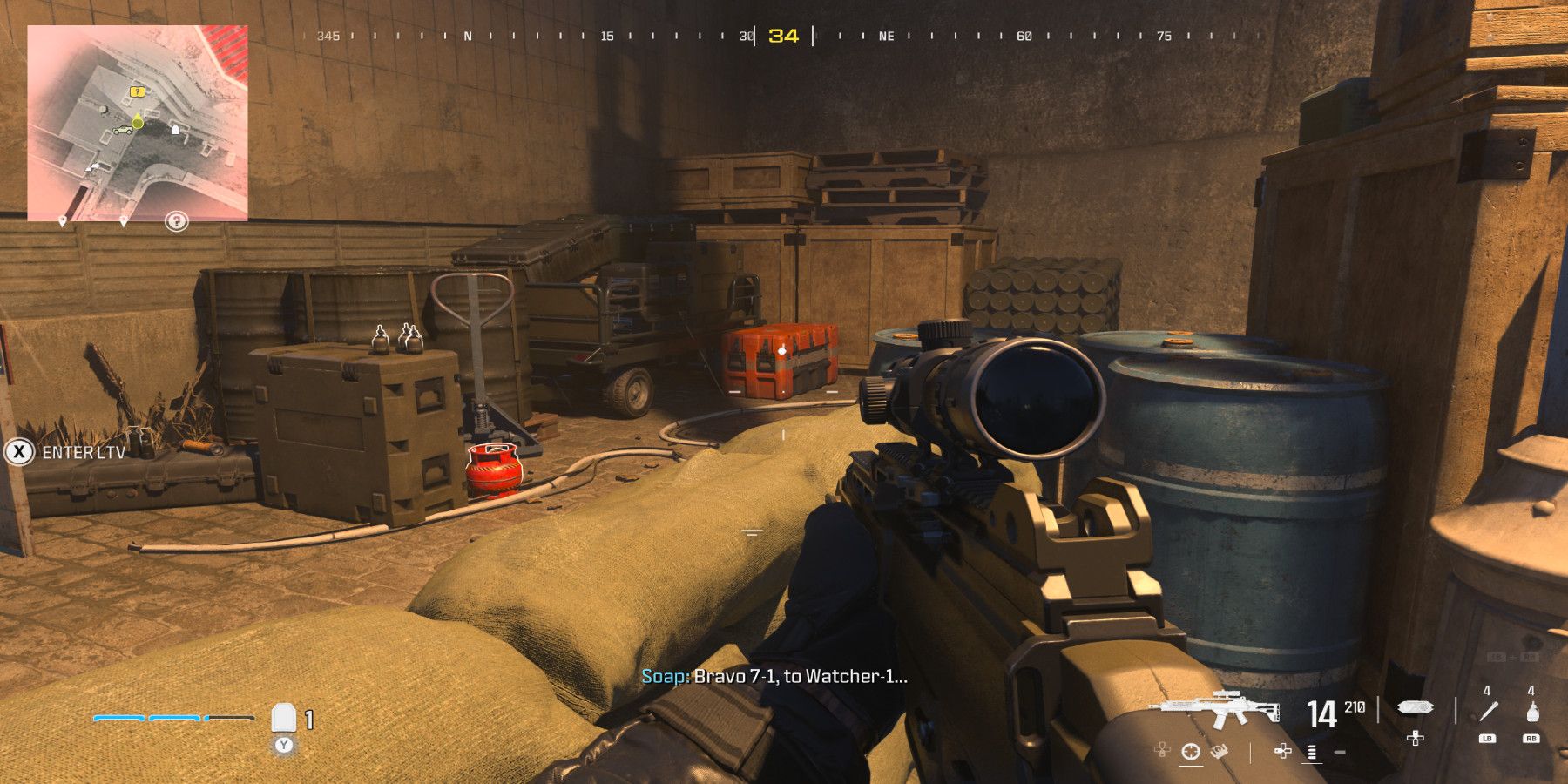The height and width of the screenshot is (784, 1568).
Task: Click the highlighted 34 heading on the compass
Action: [782, 36]
